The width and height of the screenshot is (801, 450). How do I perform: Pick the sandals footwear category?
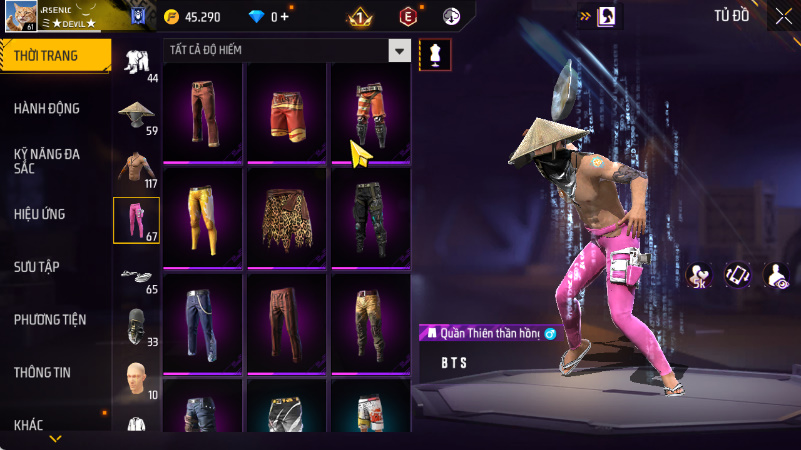136,273
